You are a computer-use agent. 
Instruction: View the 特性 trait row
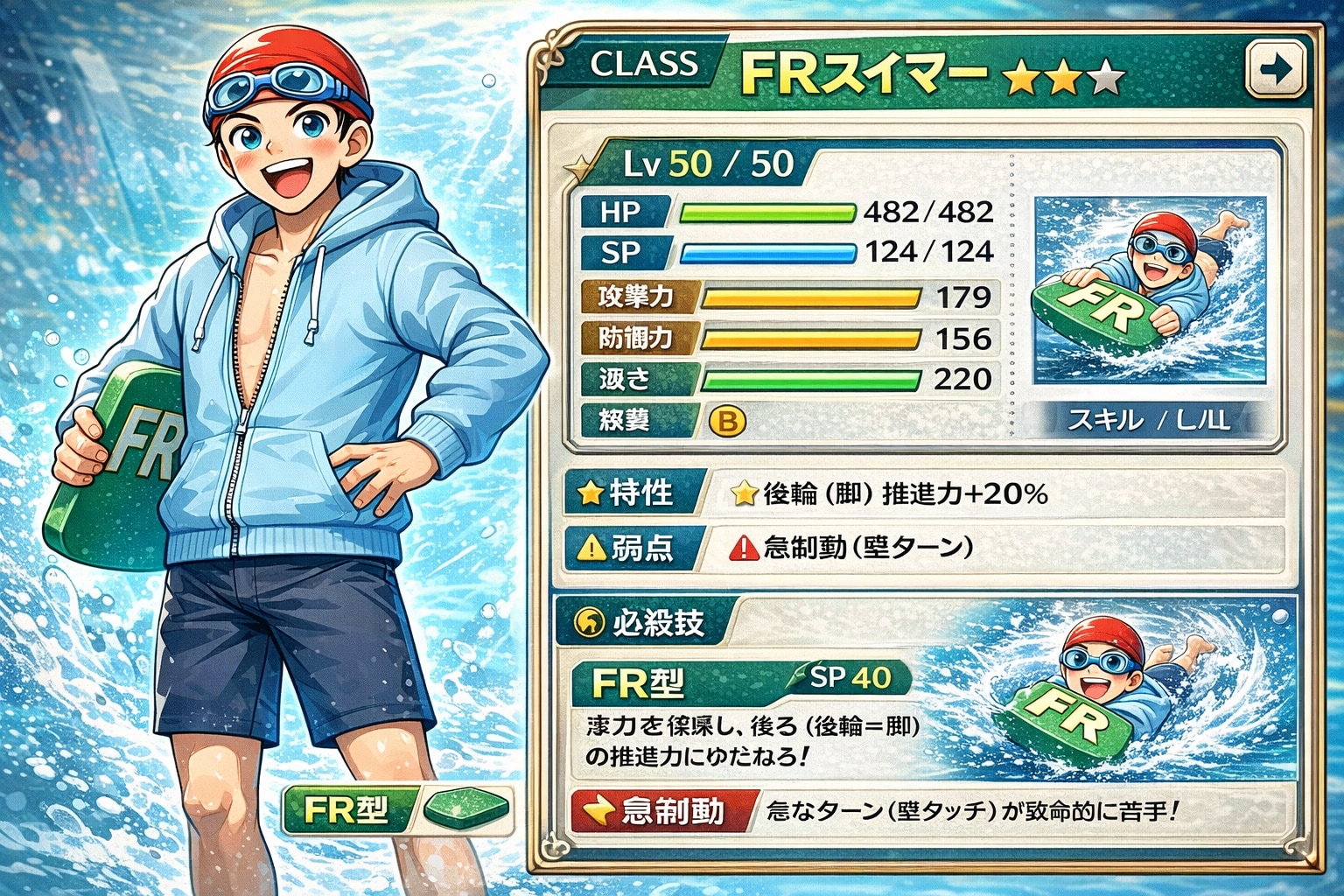pos(919,494)
